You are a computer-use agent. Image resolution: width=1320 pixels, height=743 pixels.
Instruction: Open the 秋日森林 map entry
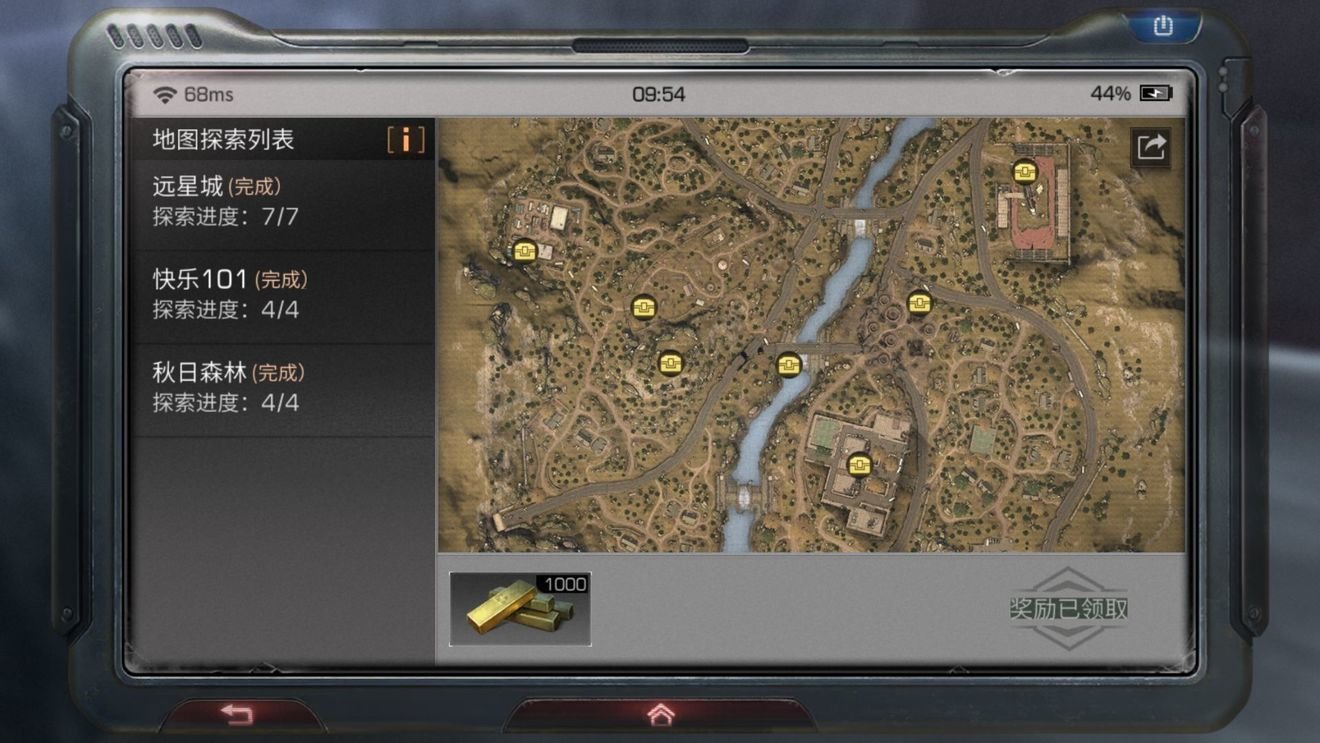pos(282,388)
